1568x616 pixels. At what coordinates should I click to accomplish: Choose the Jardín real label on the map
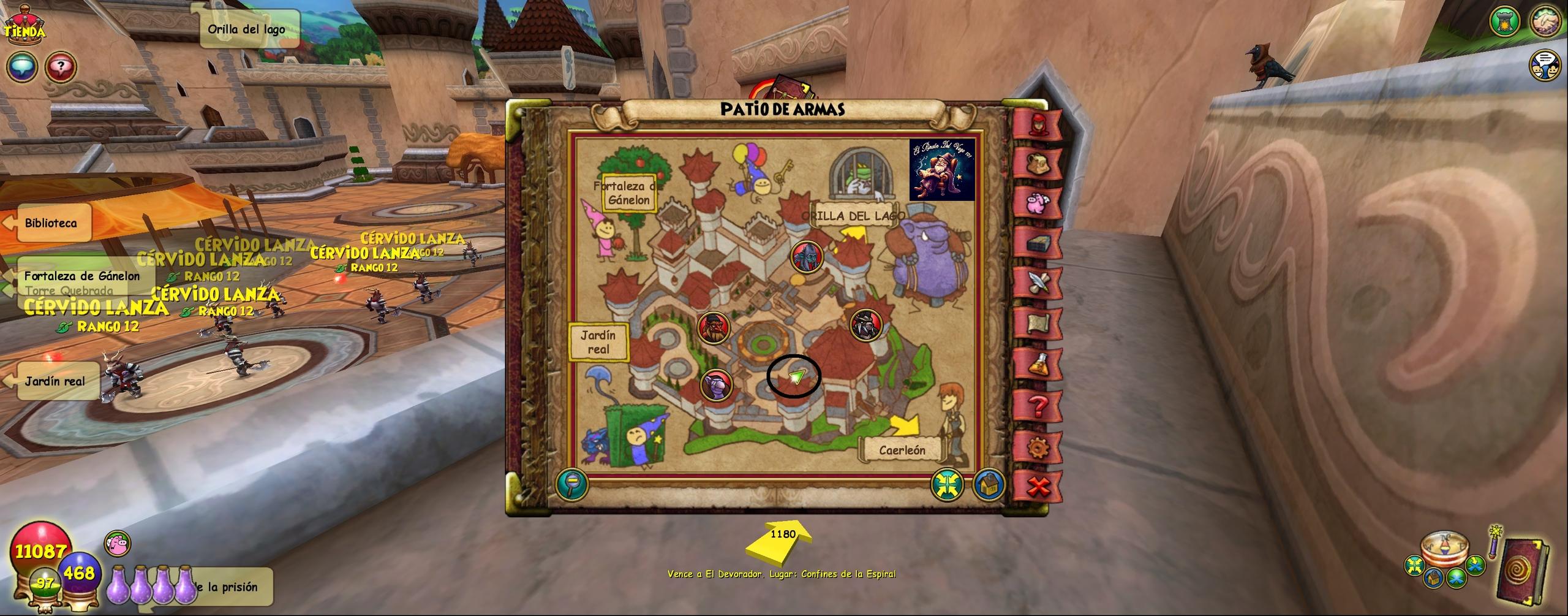[598, 343]
